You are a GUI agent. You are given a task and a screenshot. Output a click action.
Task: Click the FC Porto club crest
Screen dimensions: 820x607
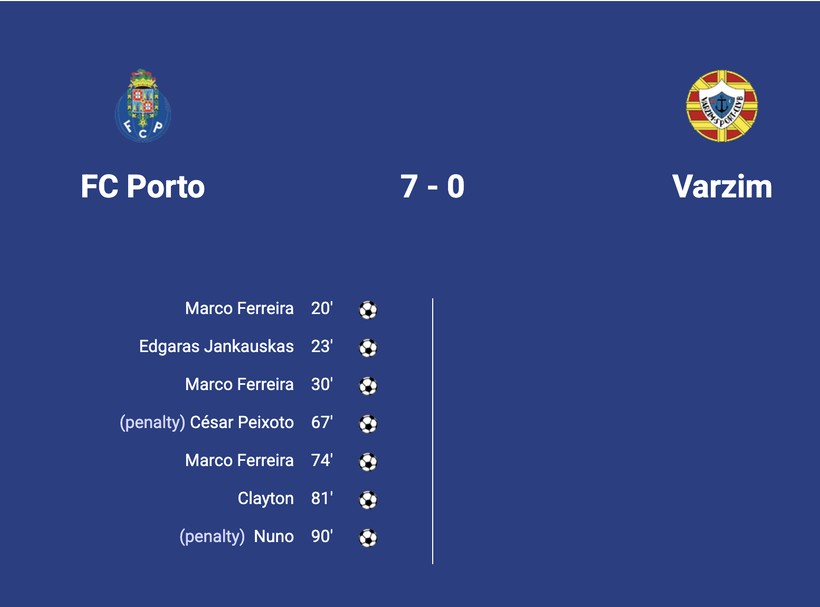click(143, 105)
